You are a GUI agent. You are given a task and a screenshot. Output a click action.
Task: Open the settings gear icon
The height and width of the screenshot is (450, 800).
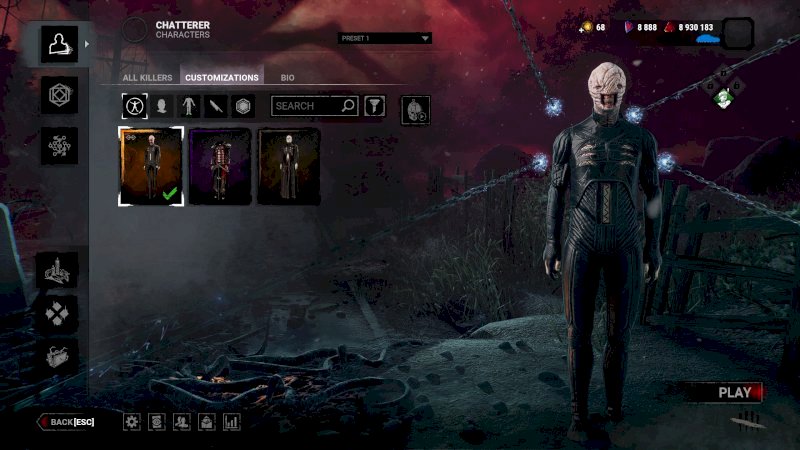[132, 422]
